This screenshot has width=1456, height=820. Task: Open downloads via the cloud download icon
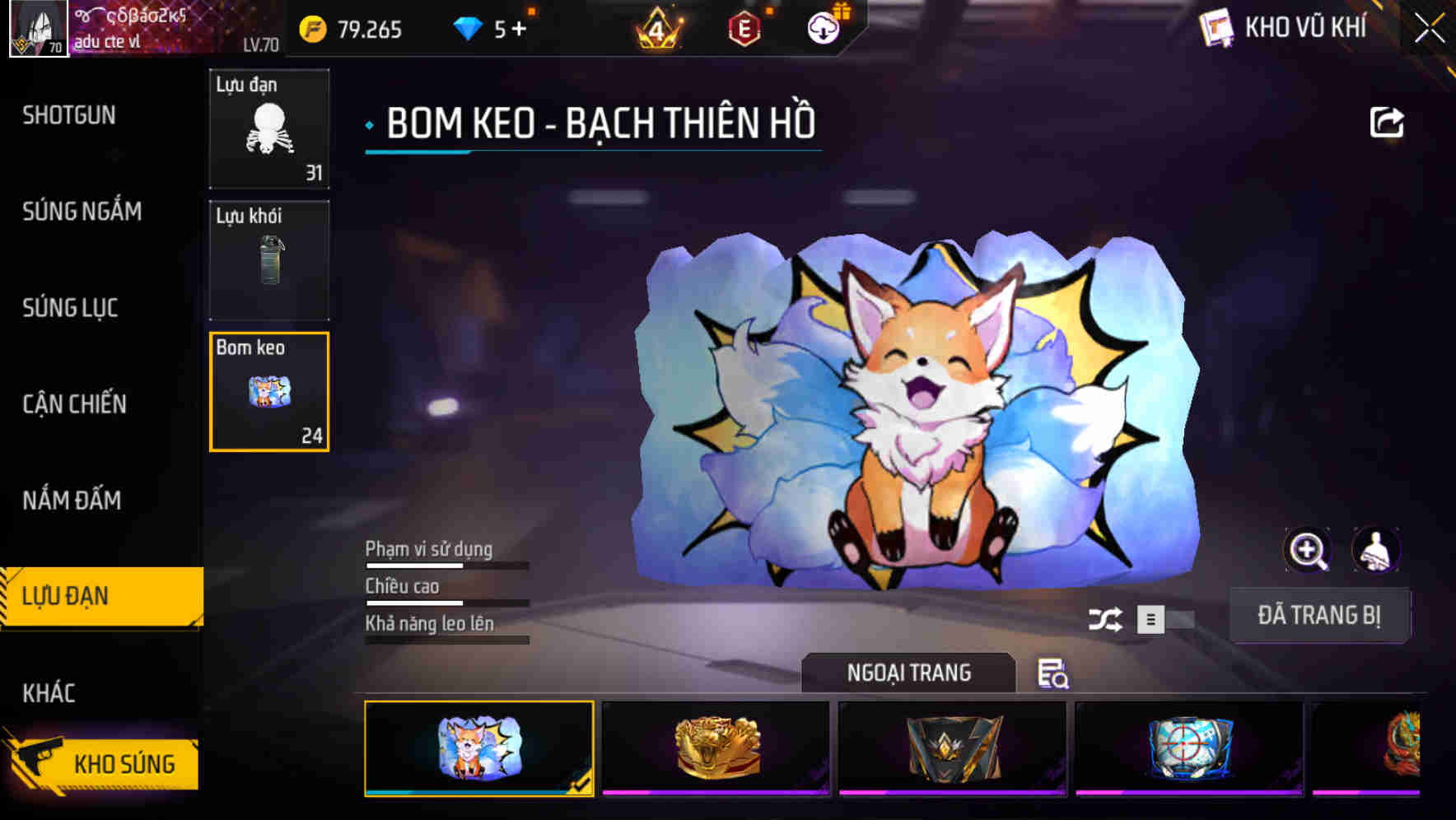pos(824,28)
